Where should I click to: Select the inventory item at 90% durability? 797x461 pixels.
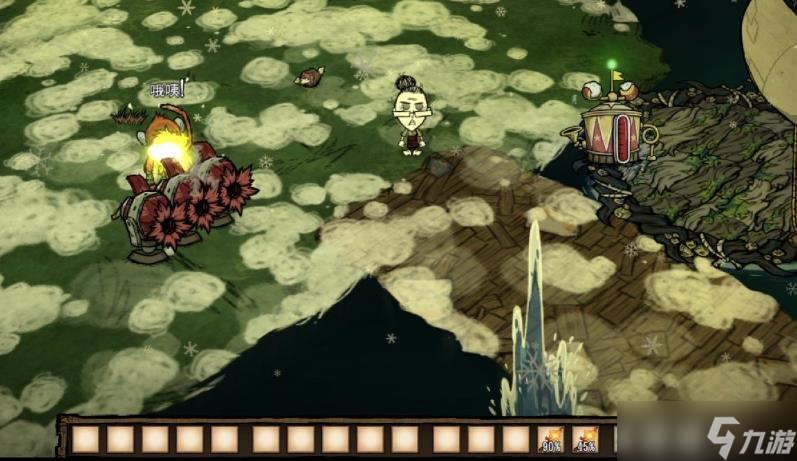[551, 439]
